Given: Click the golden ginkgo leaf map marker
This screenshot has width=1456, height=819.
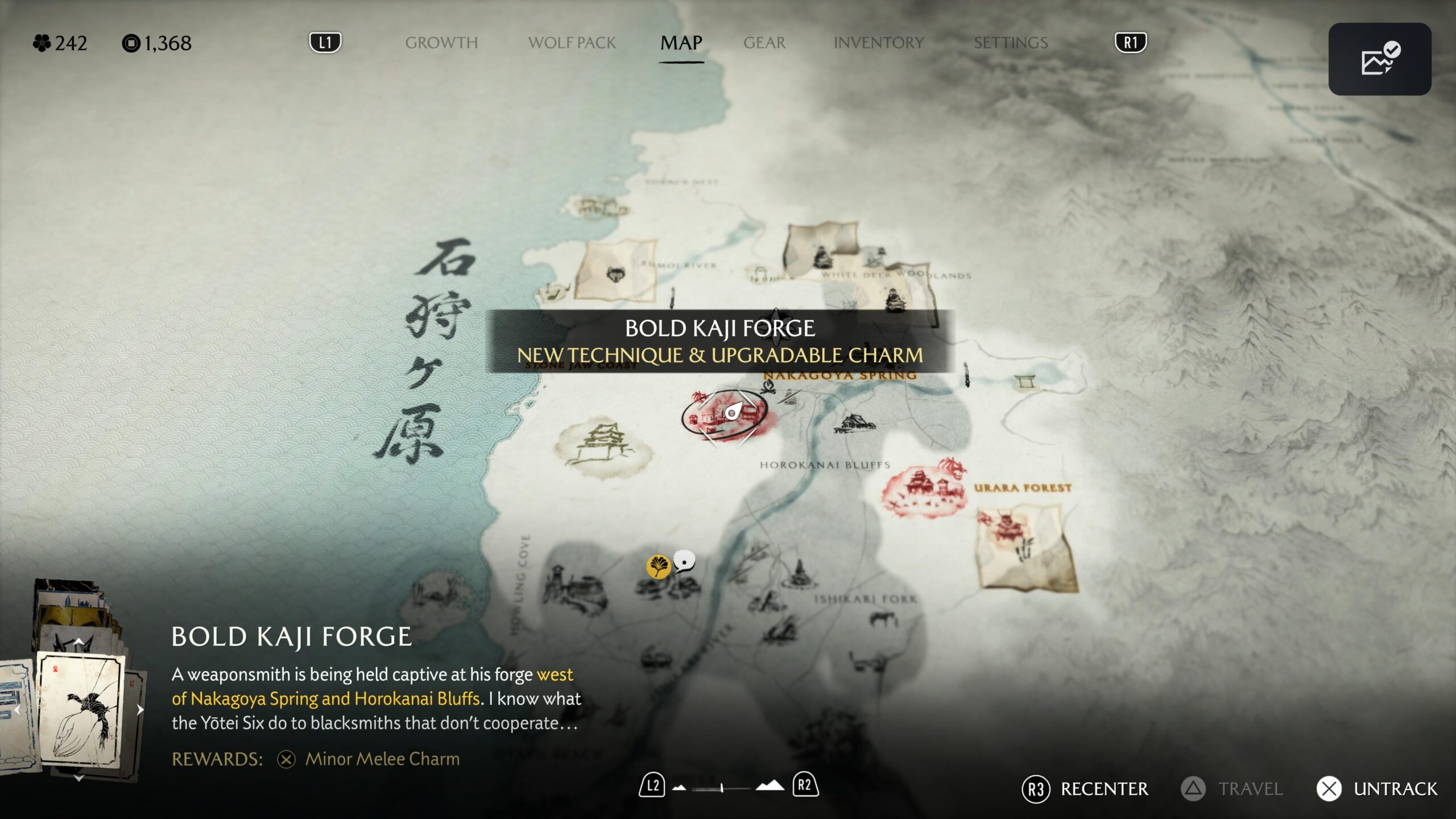Looking at the screenshot, I should 658,566.
